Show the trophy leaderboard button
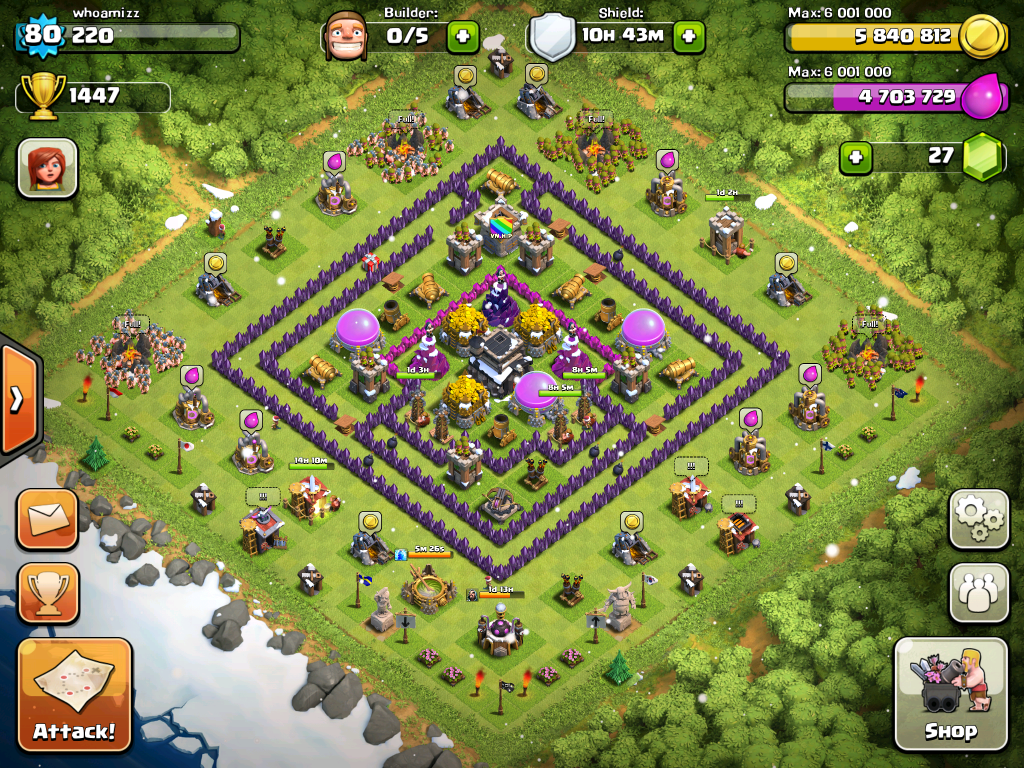Screen dimensions: 1024x768 (x=46, y=592)
